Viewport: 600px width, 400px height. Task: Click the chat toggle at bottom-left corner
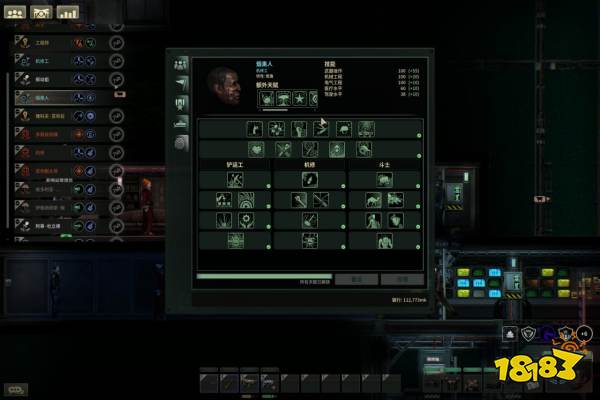(16, 388)
